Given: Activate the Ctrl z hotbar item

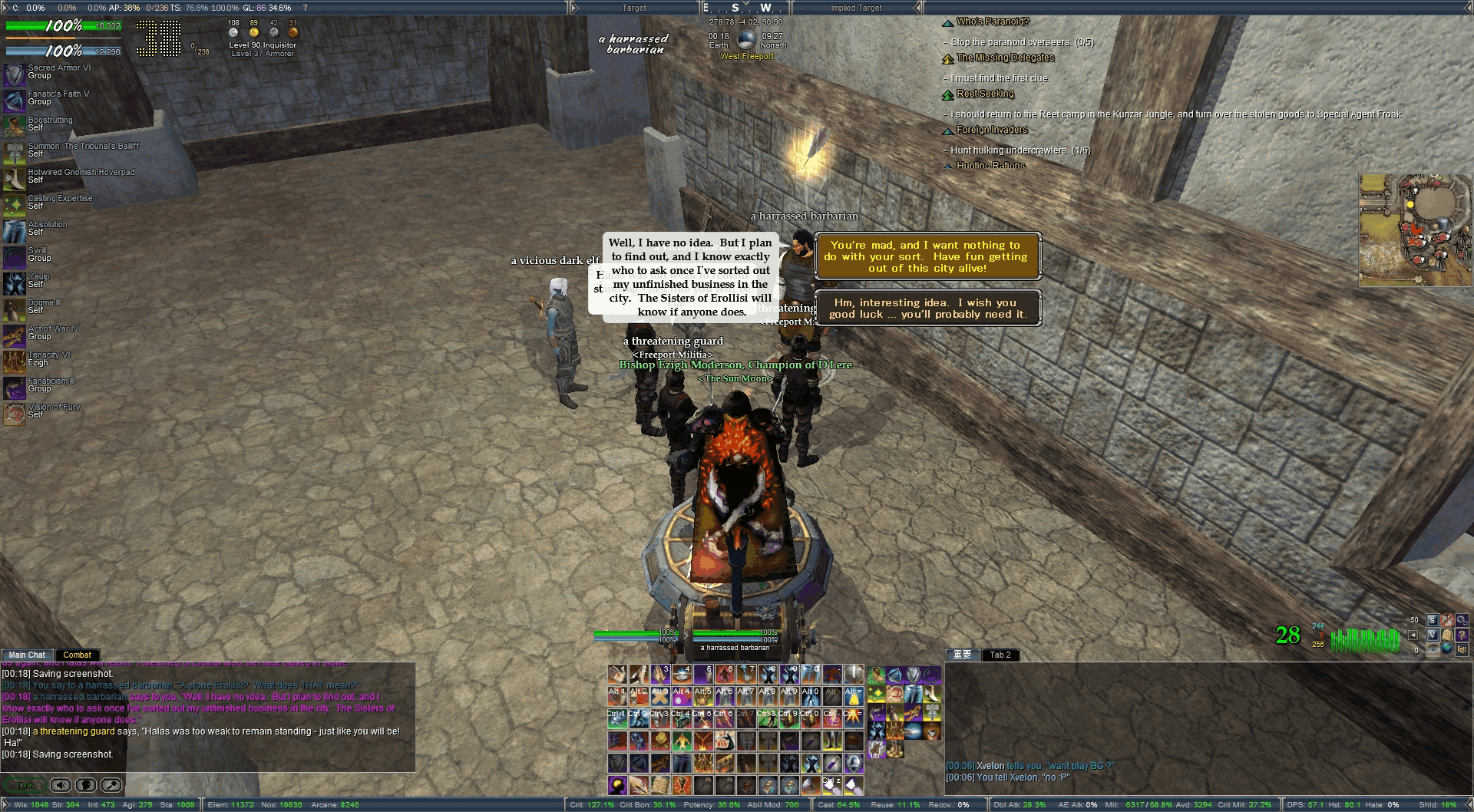Looking at the screenshot, I should [832, 785].
